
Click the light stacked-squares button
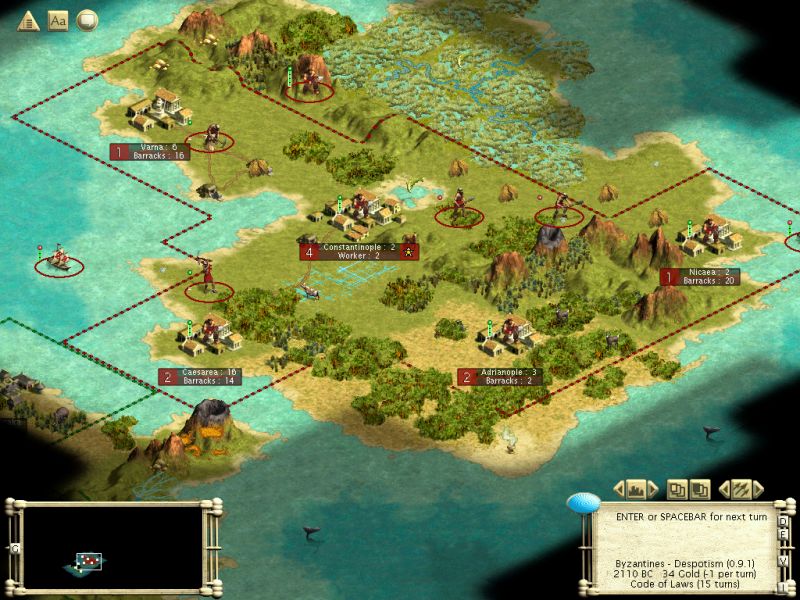pyautogui.click(x=678, y=489)
